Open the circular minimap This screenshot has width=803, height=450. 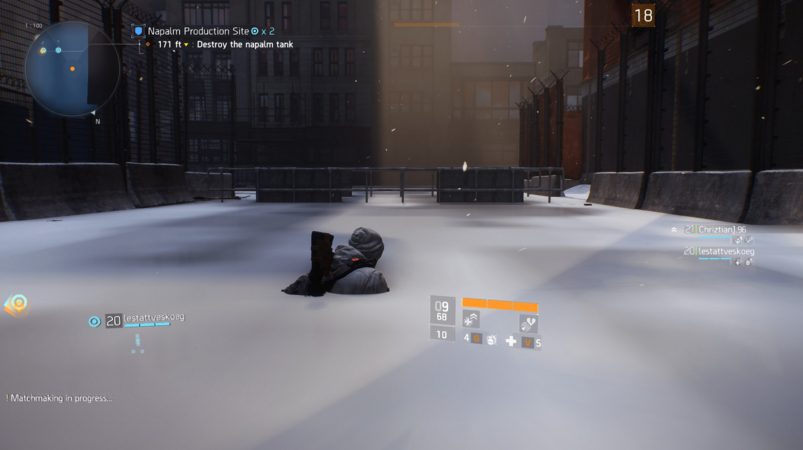[71, 67]
